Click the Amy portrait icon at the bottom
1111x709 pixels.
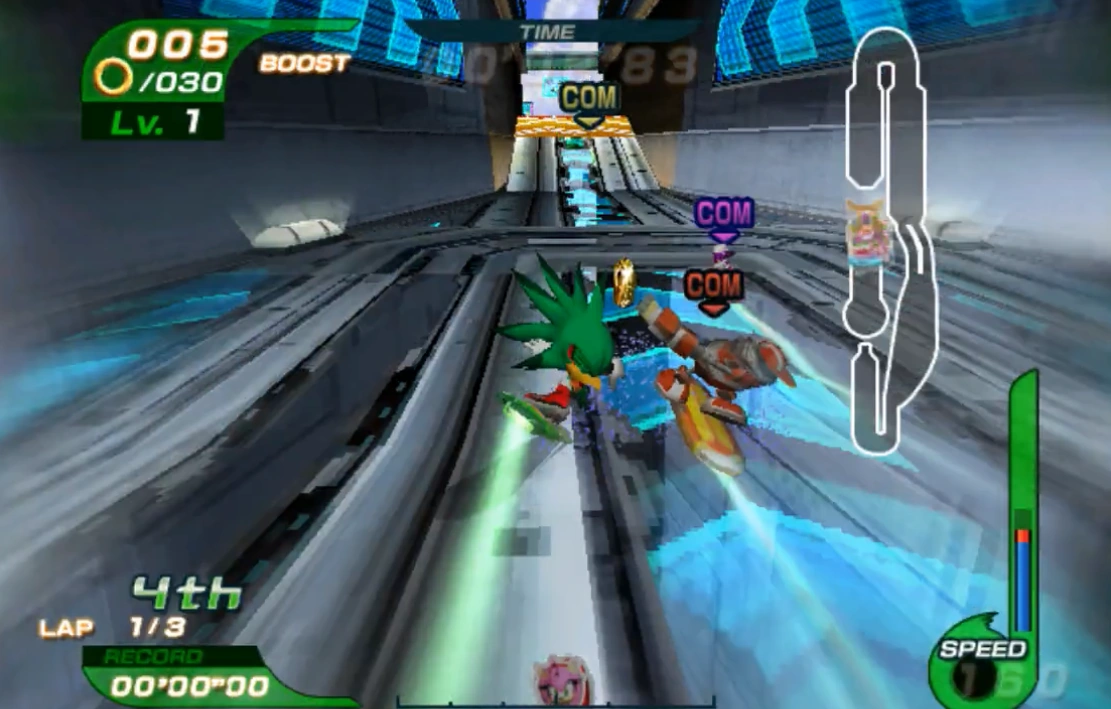(561, 682)
